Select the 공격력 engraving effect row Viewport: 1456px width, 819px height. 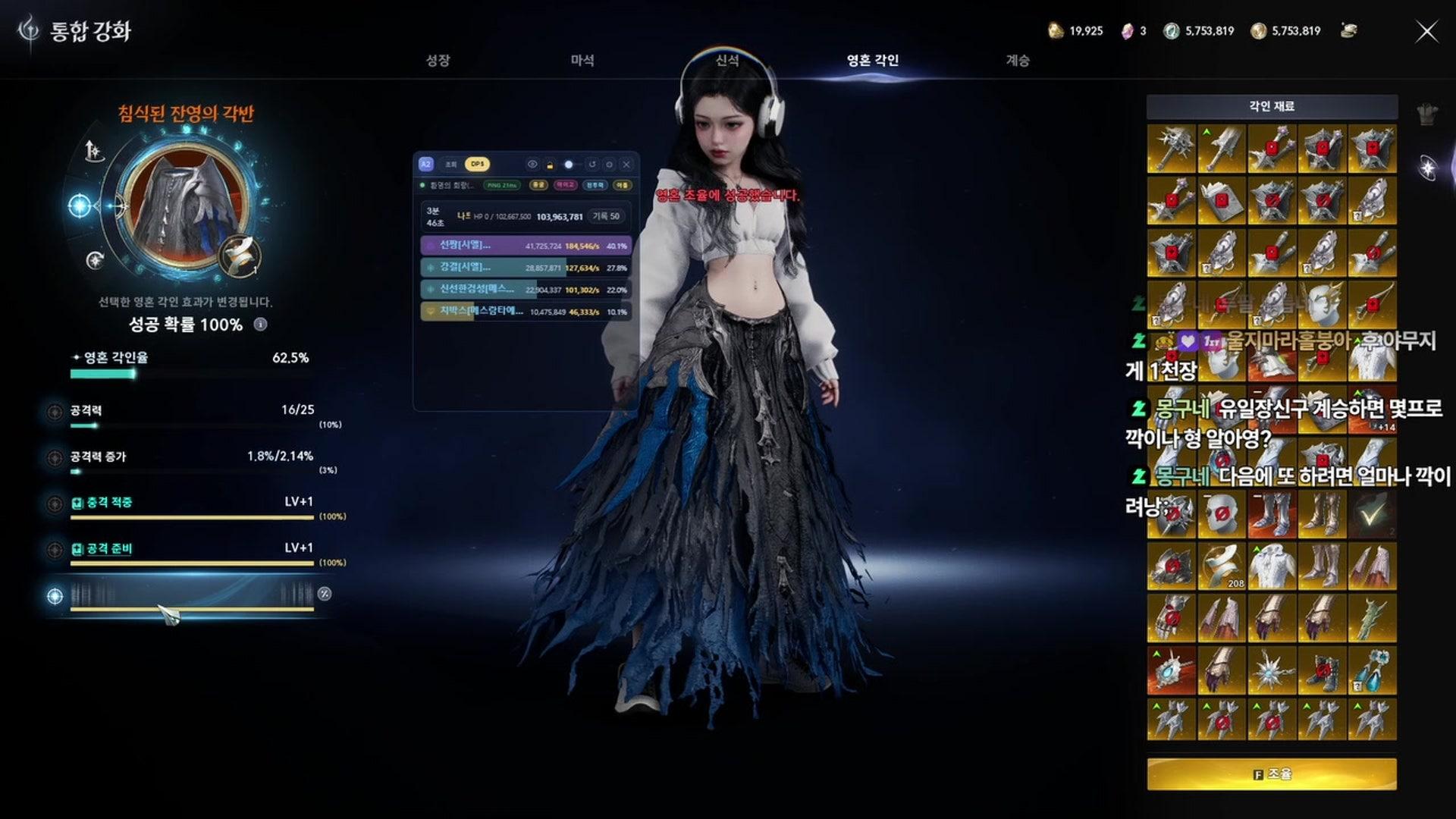point(190,412)
